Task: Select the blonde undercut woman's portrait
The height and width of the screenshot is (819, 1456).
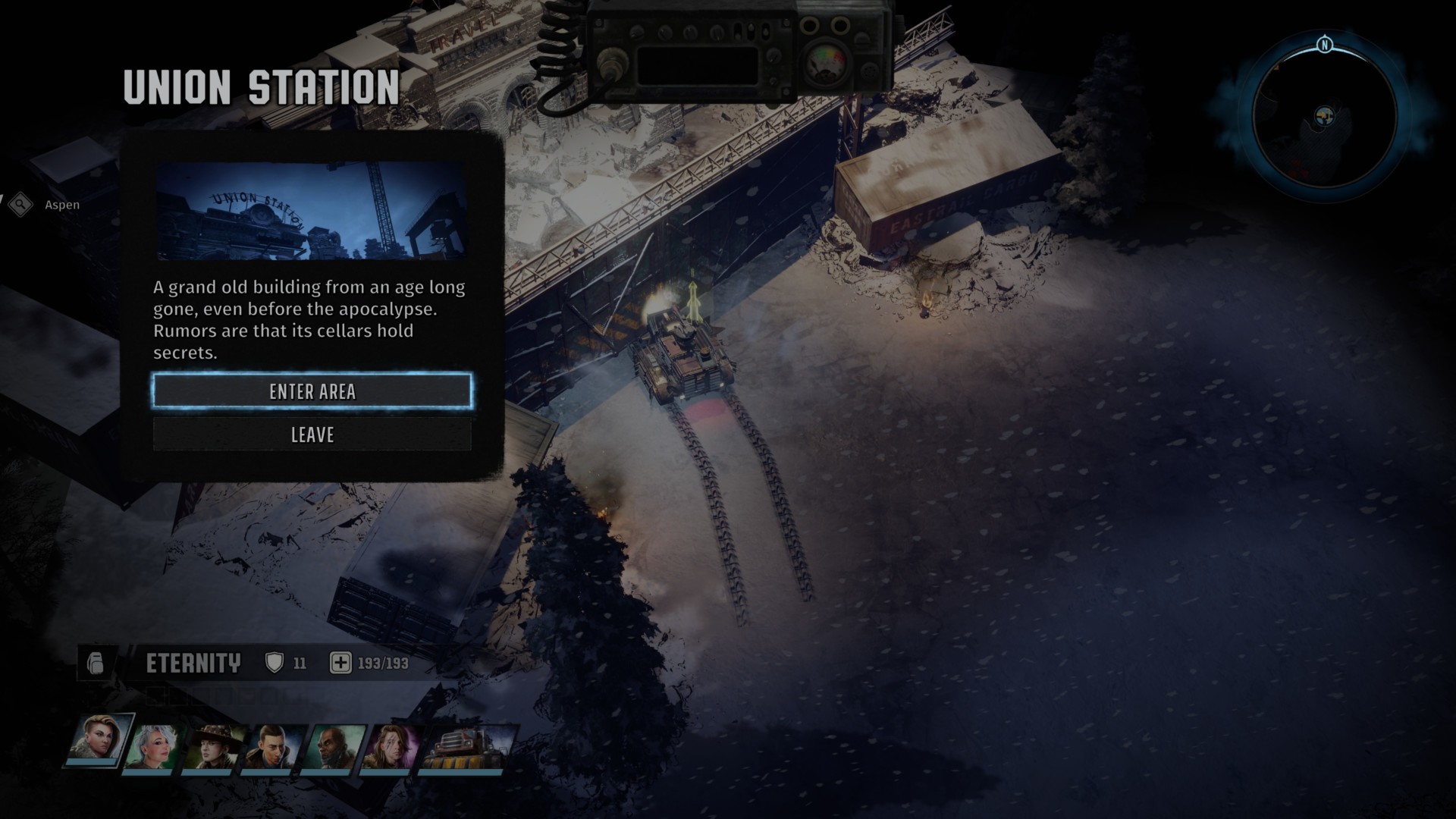Action: 99,741
